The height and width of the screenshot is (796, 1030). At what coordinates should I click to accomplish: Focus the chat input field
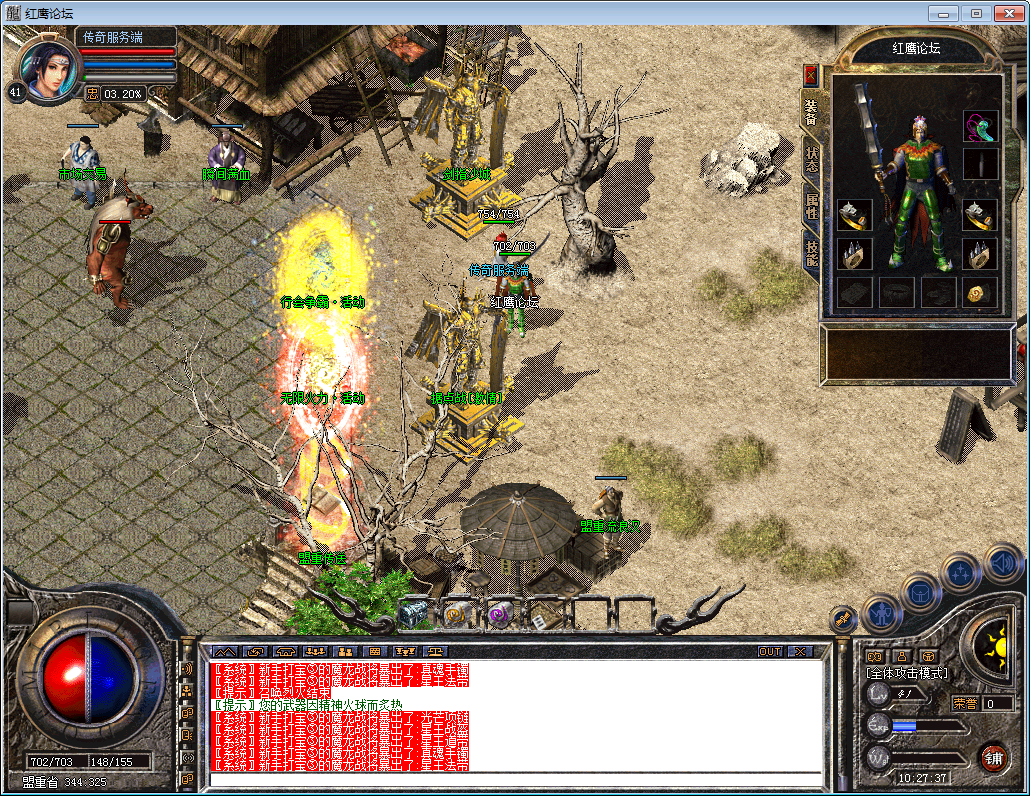click(x=515, y=779)
